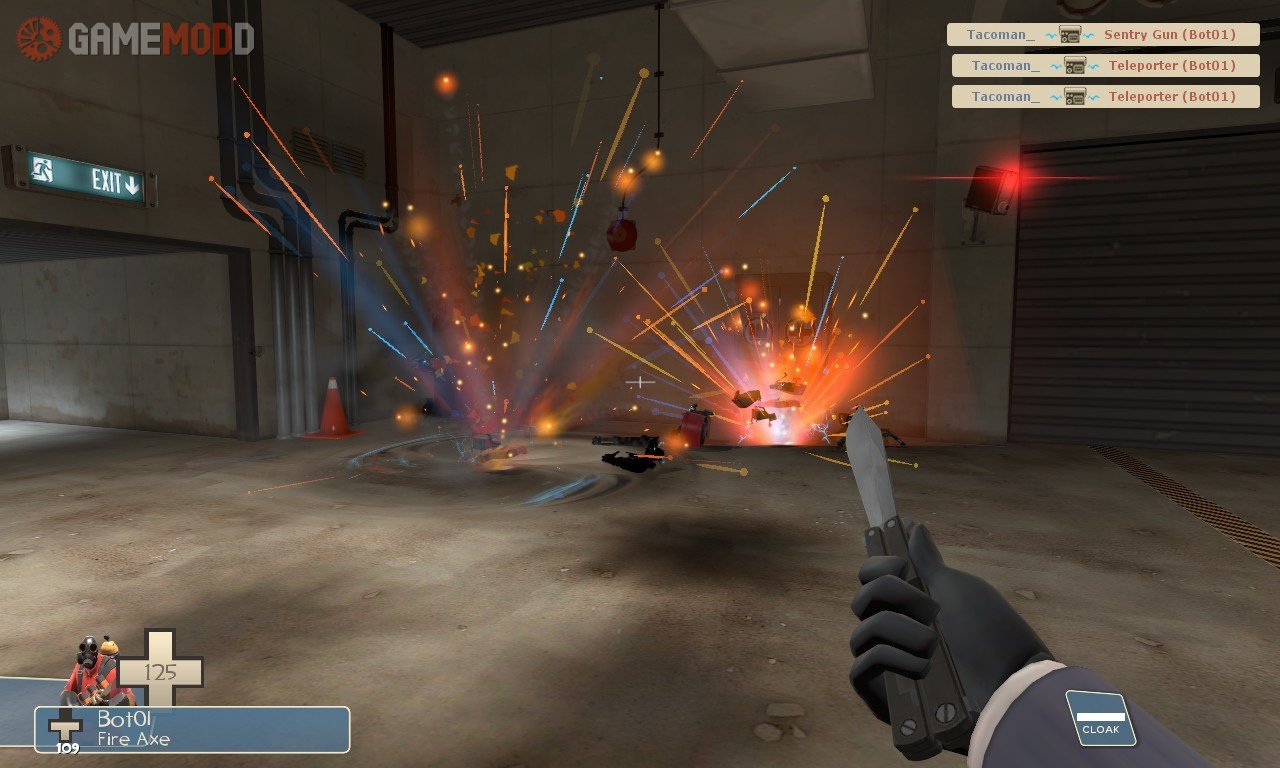Image resolution: width=1280 pixels, height=768 pixels.
Task: Click the GameModd watermark logo
Action: tap(135, 39)
